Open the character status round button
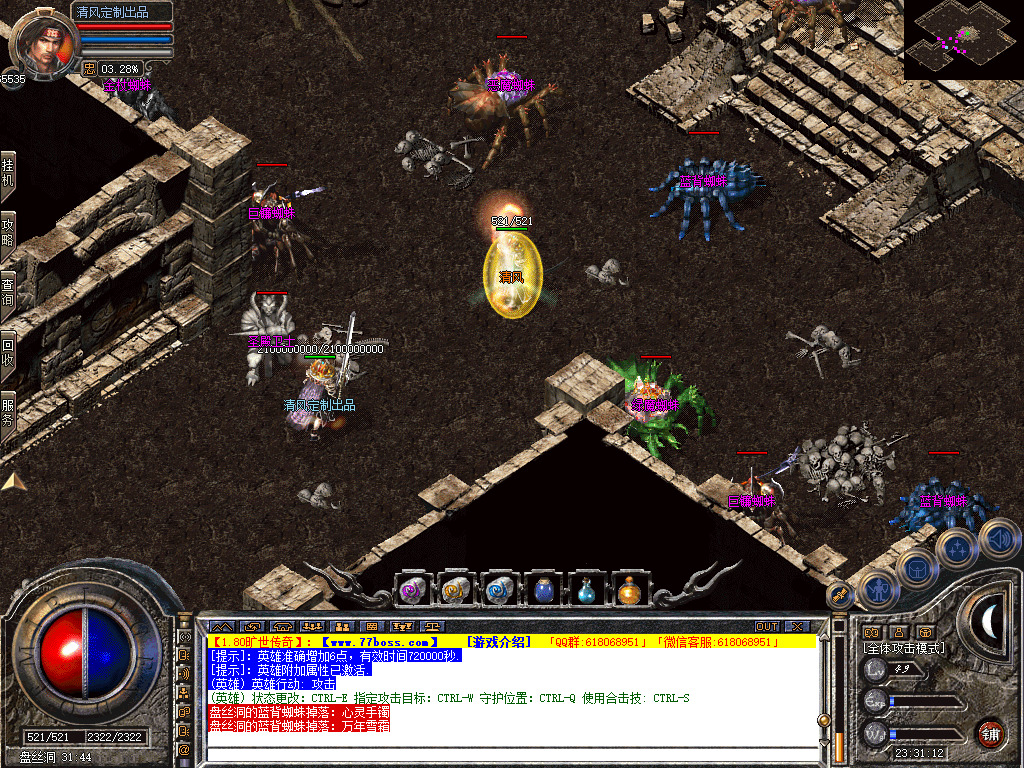This screenshot has width=1024, height=768. 877,590
